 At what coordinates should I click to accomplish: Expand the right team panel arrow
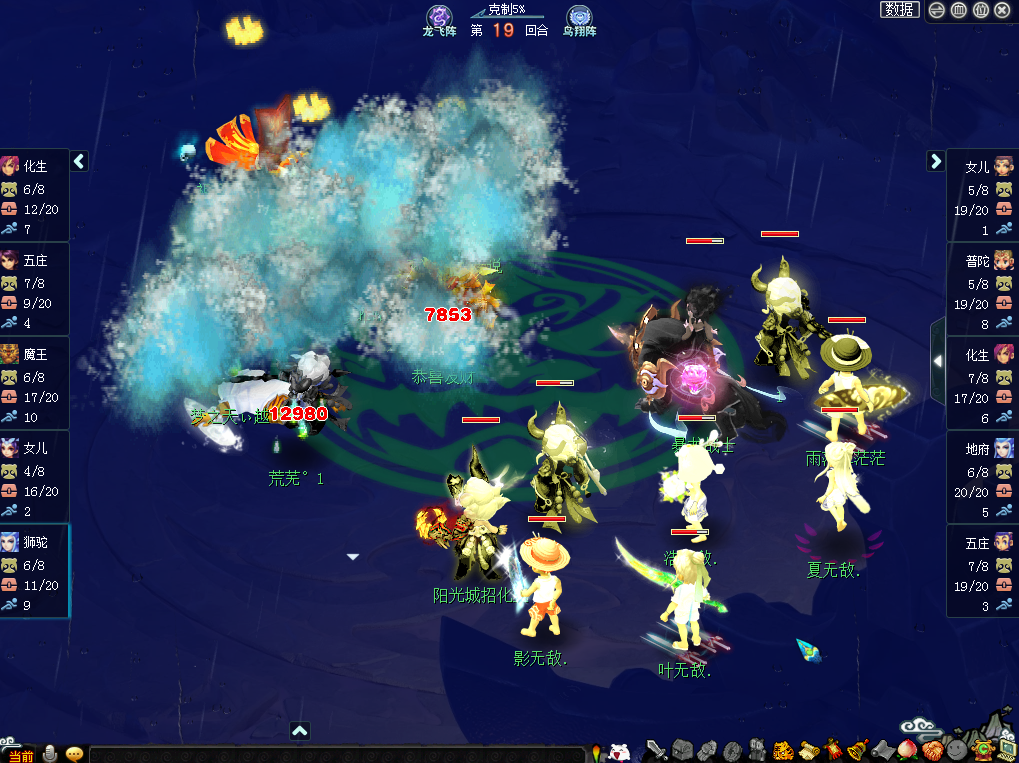[x=935, y=161]
